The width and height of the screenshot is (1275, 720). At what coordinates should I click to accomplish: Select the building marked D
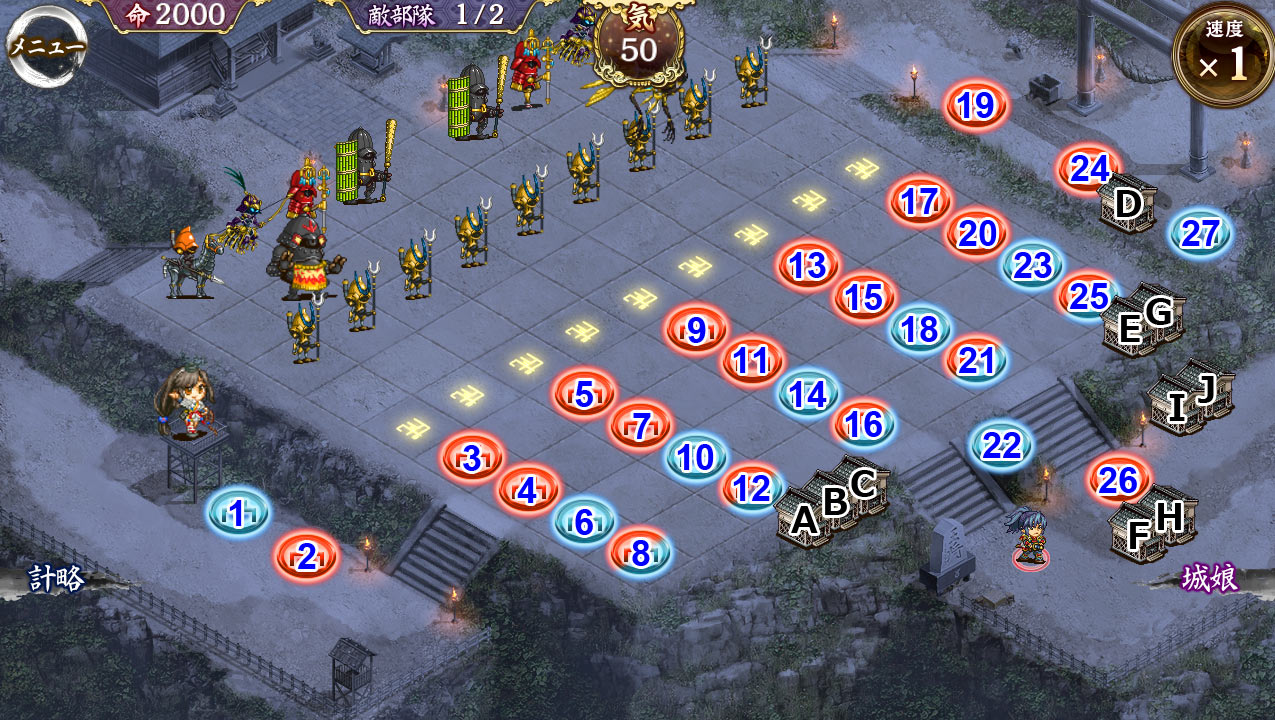tap(1128, 205)
